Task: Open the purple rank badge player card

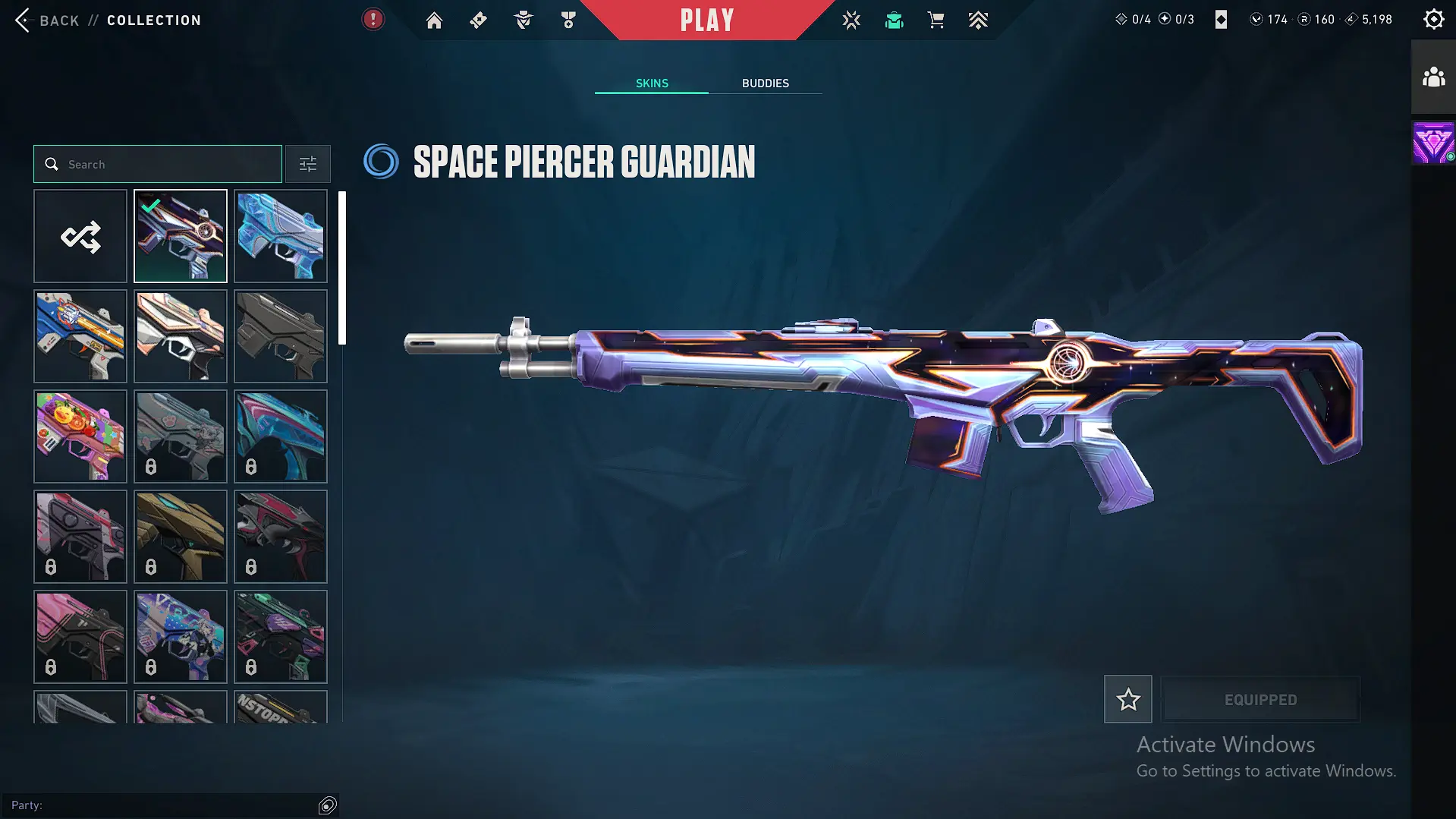Action: point(1433,143)
